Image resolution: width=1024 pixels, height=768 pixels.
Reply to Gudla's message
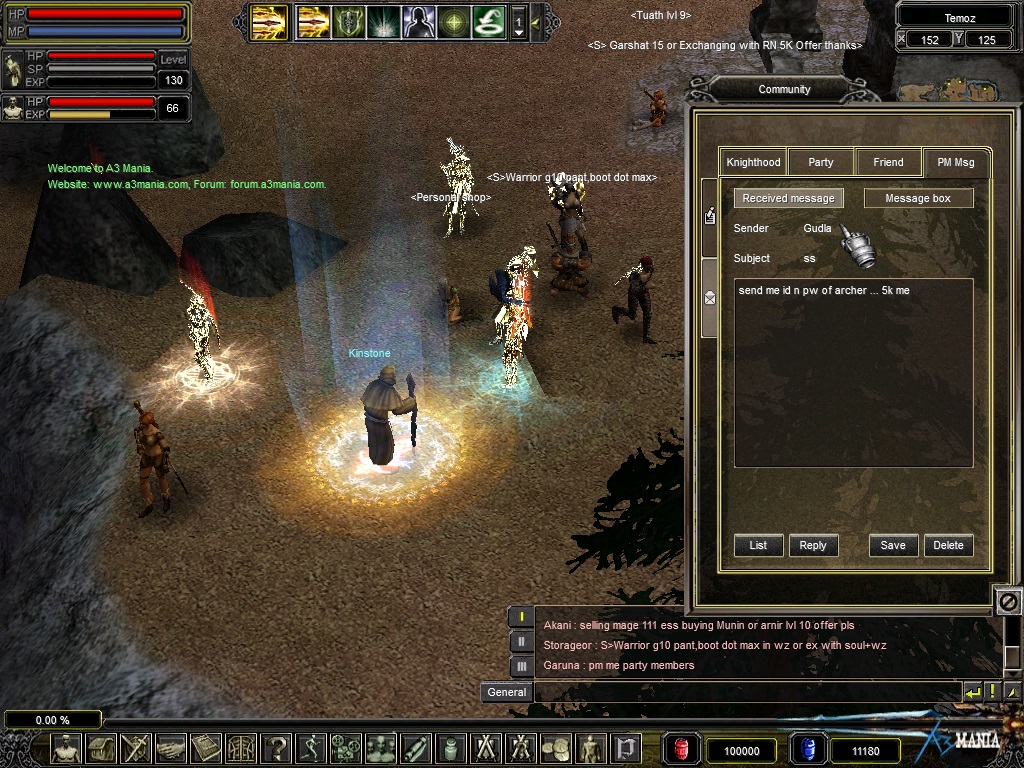click(813, 545)
